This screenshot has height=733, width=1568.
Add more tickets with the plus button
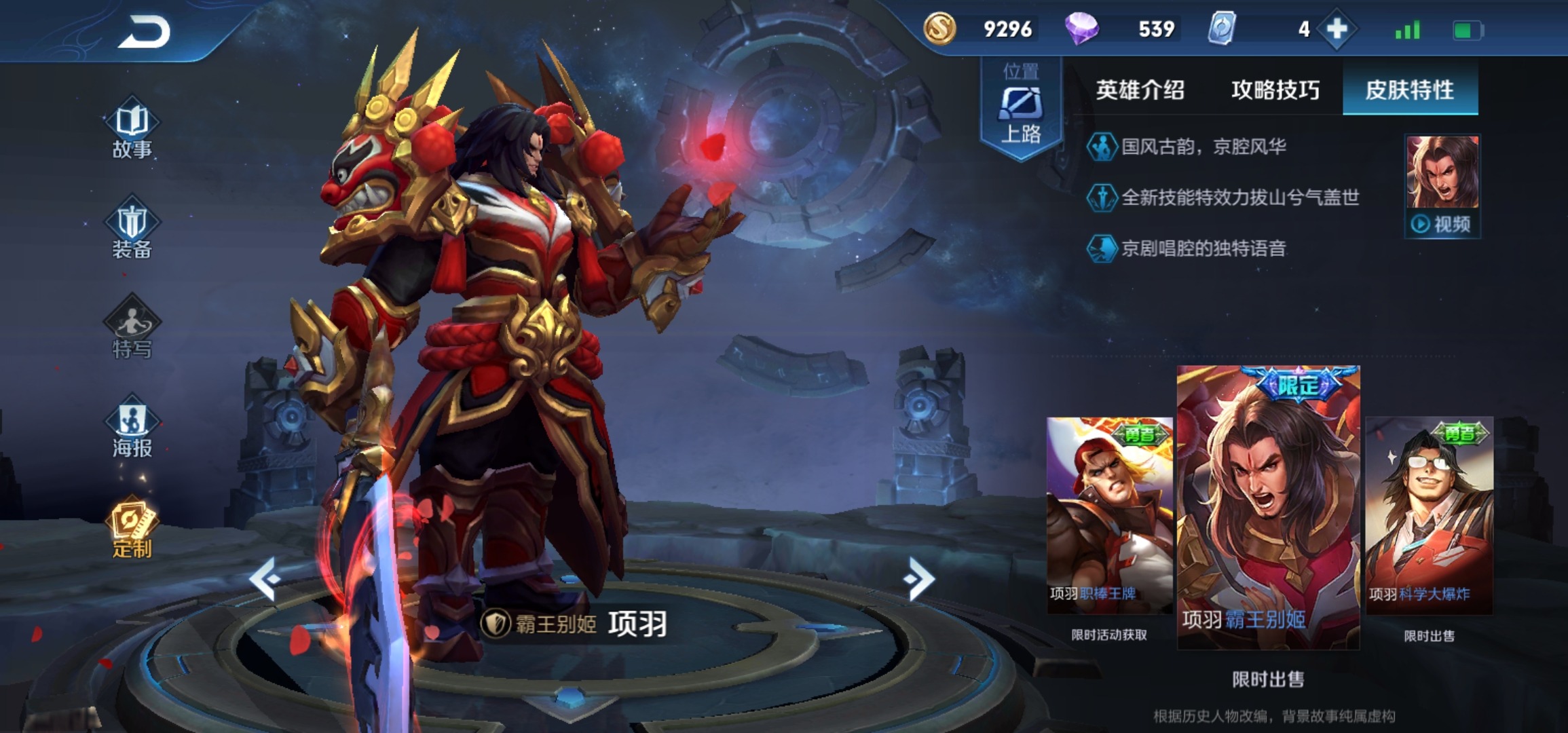point(1337,29)
